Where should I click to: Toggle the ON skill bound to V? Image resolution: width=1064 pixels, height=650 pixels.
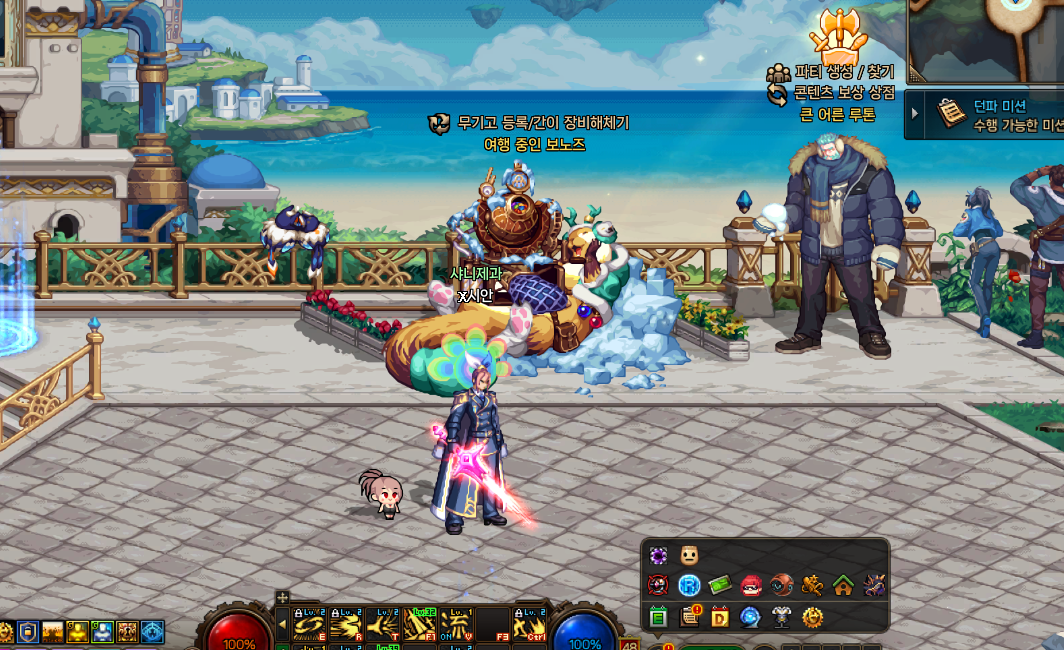456,625
